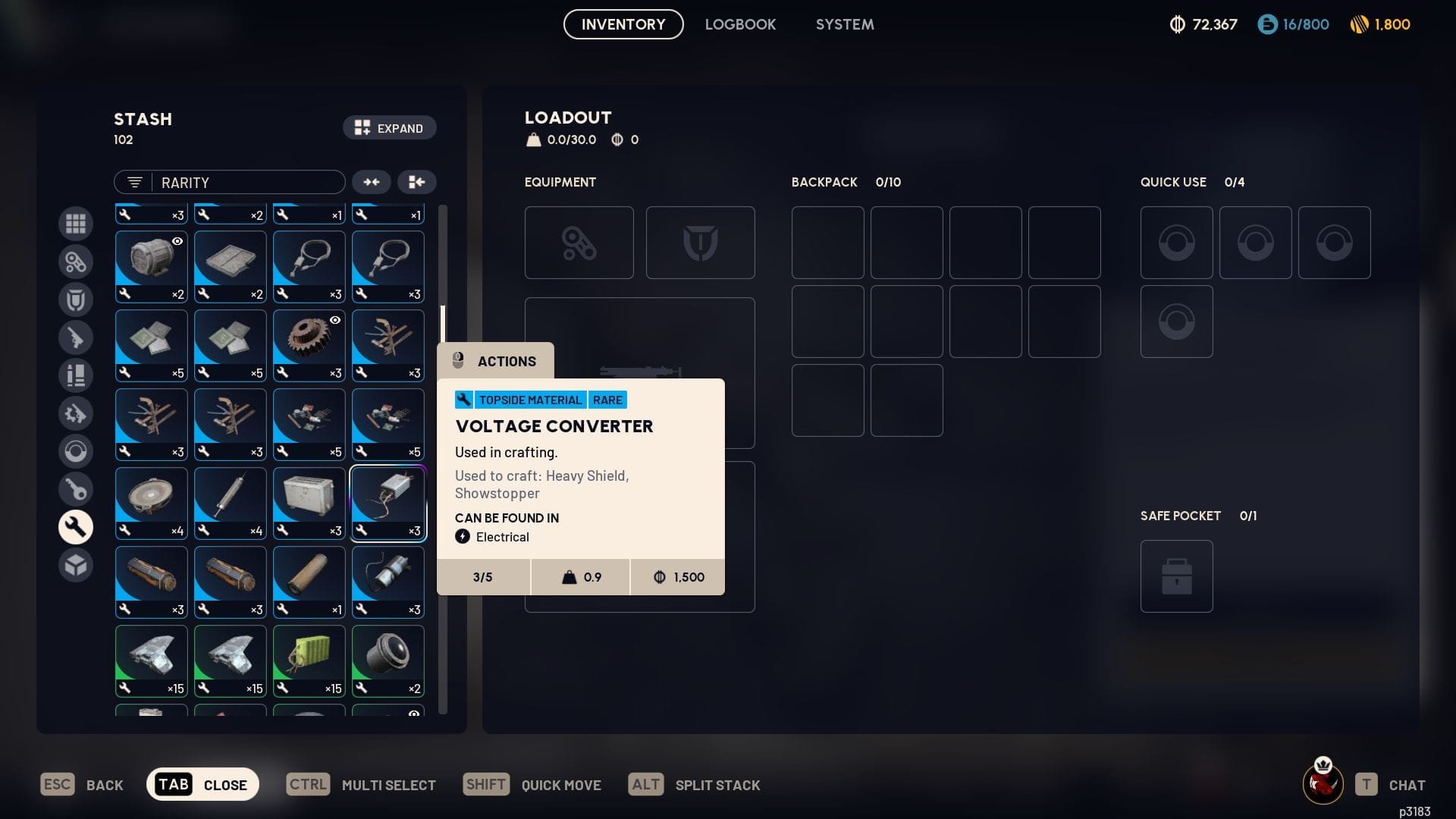The image size is (1456, 819).
Task: Click the augment ring category icon
Action: click(x=76, y=450)
